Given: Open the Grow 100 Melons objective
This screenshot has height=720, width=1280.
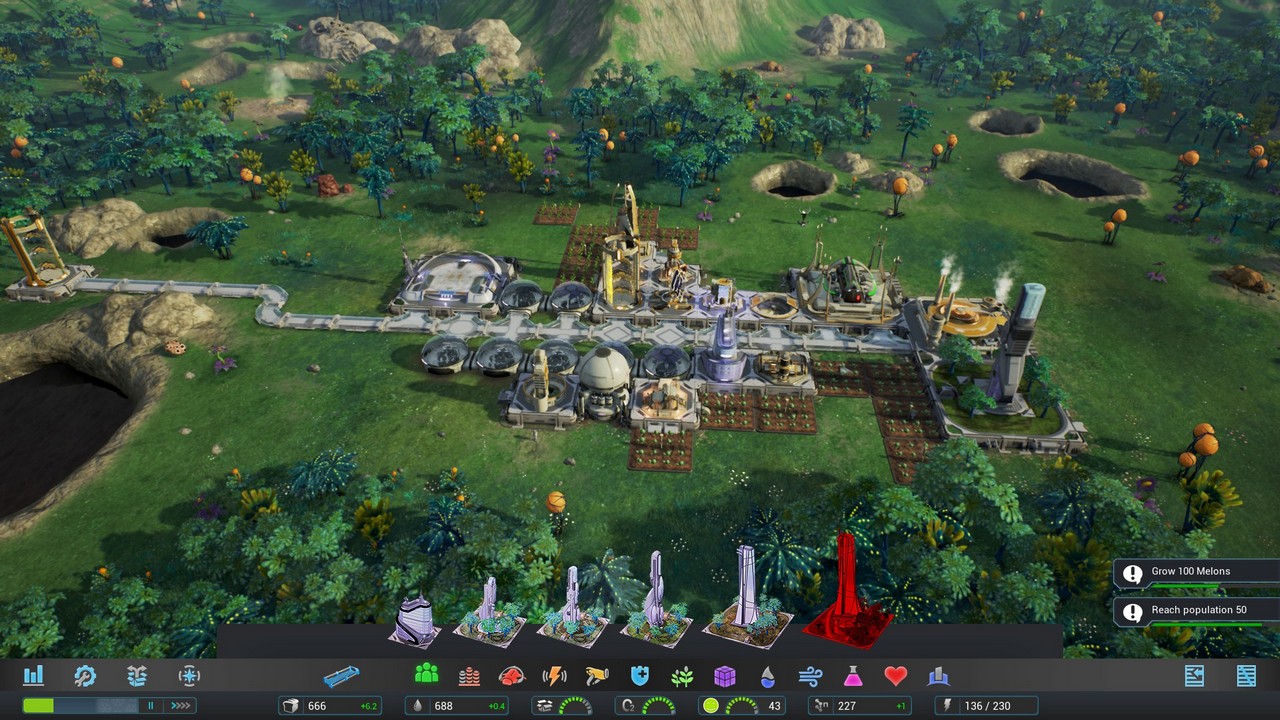Looking at the screenshot, I should 1195,573.
